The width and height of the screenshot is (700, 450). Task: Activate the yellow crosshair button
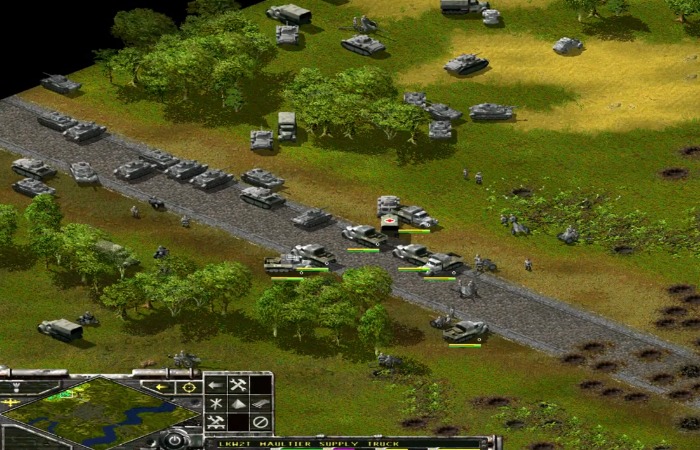(x=187, y=387)
